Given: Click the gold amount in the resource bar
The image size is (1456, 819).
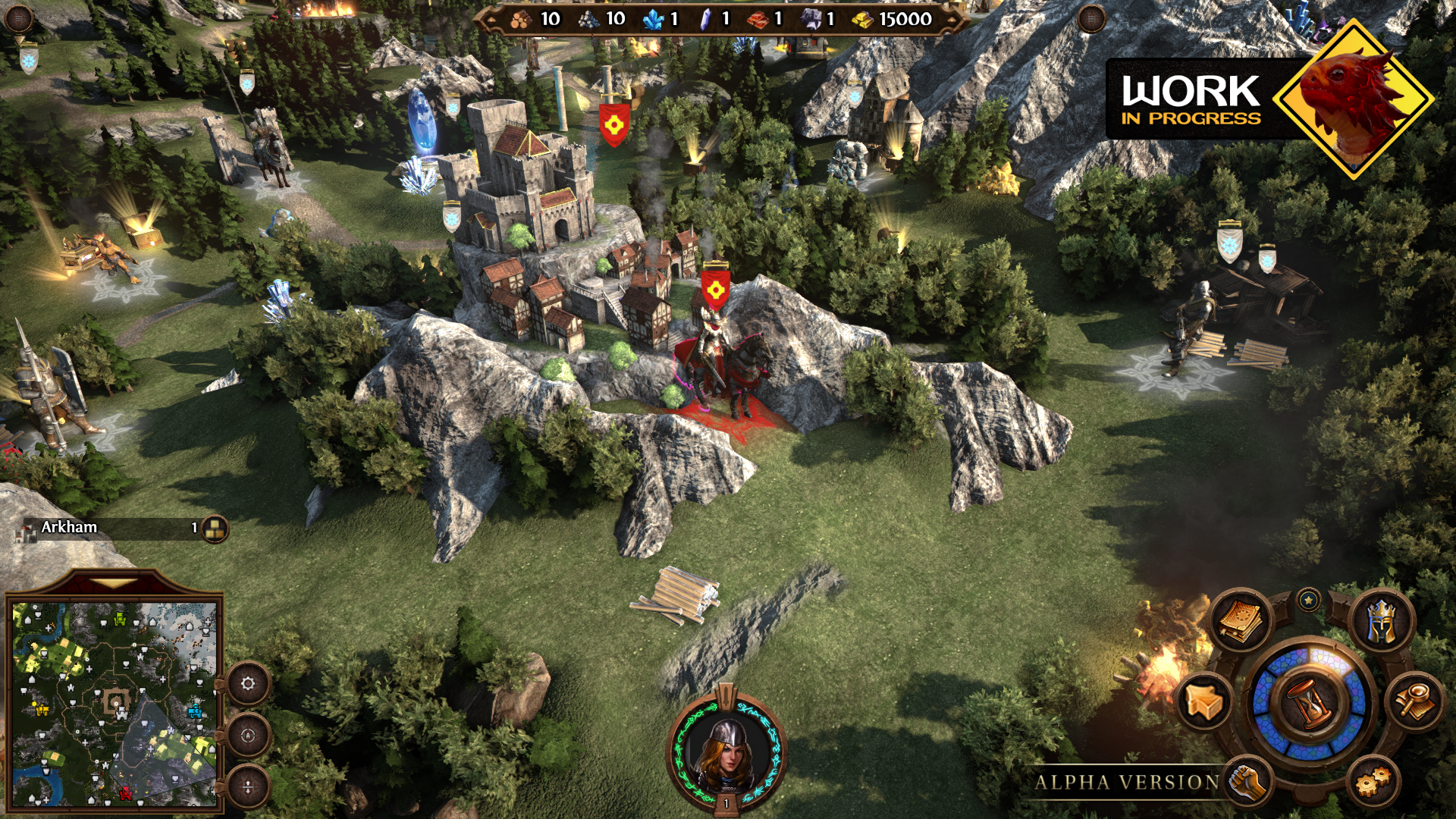Looking at the screenshot, I should click(x=905, y=19).
